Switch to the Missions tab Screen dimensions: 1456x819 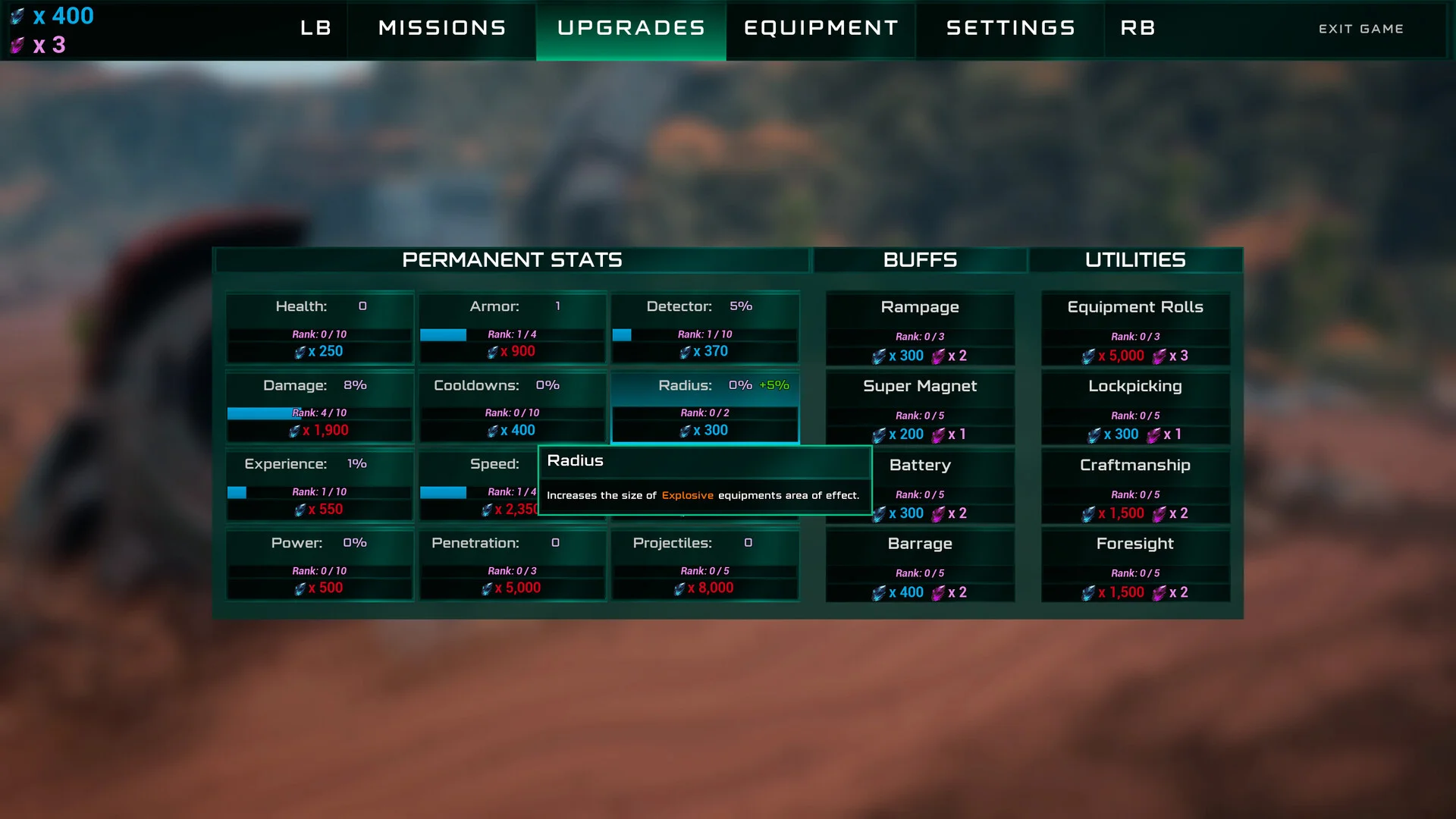click(442, 29)
